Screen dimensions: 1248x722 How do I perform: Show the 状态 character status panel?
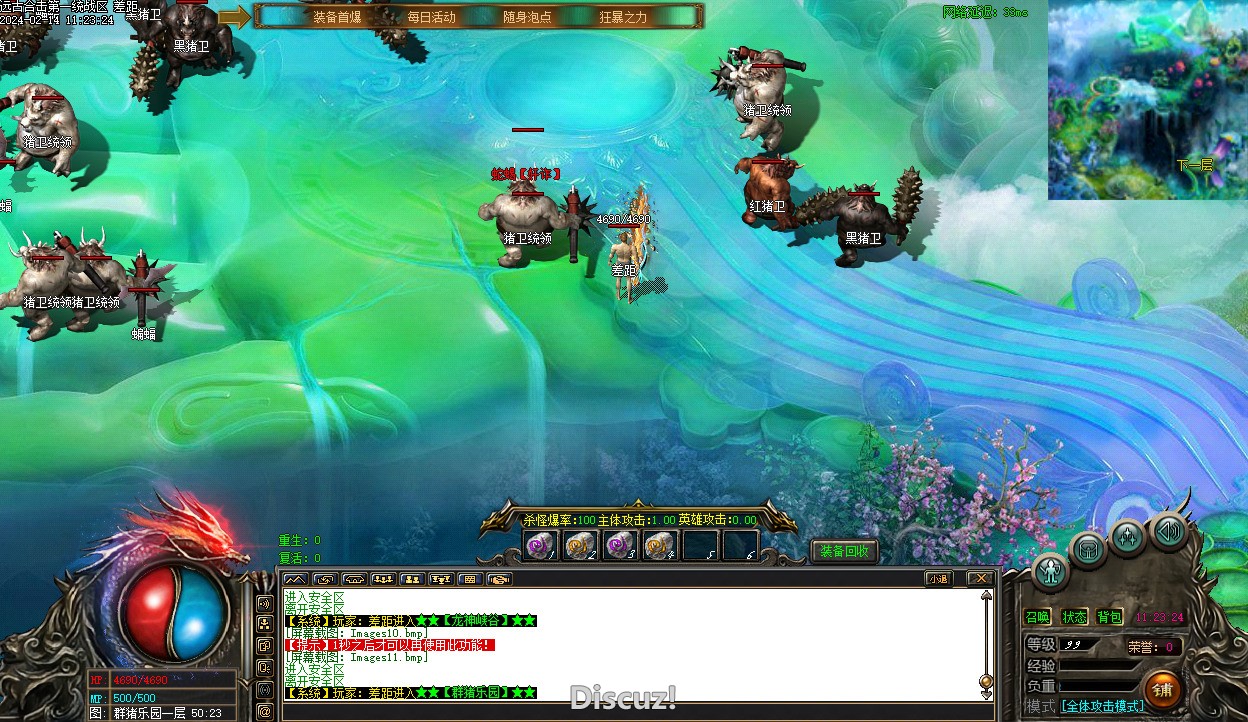coord(1074,617)
